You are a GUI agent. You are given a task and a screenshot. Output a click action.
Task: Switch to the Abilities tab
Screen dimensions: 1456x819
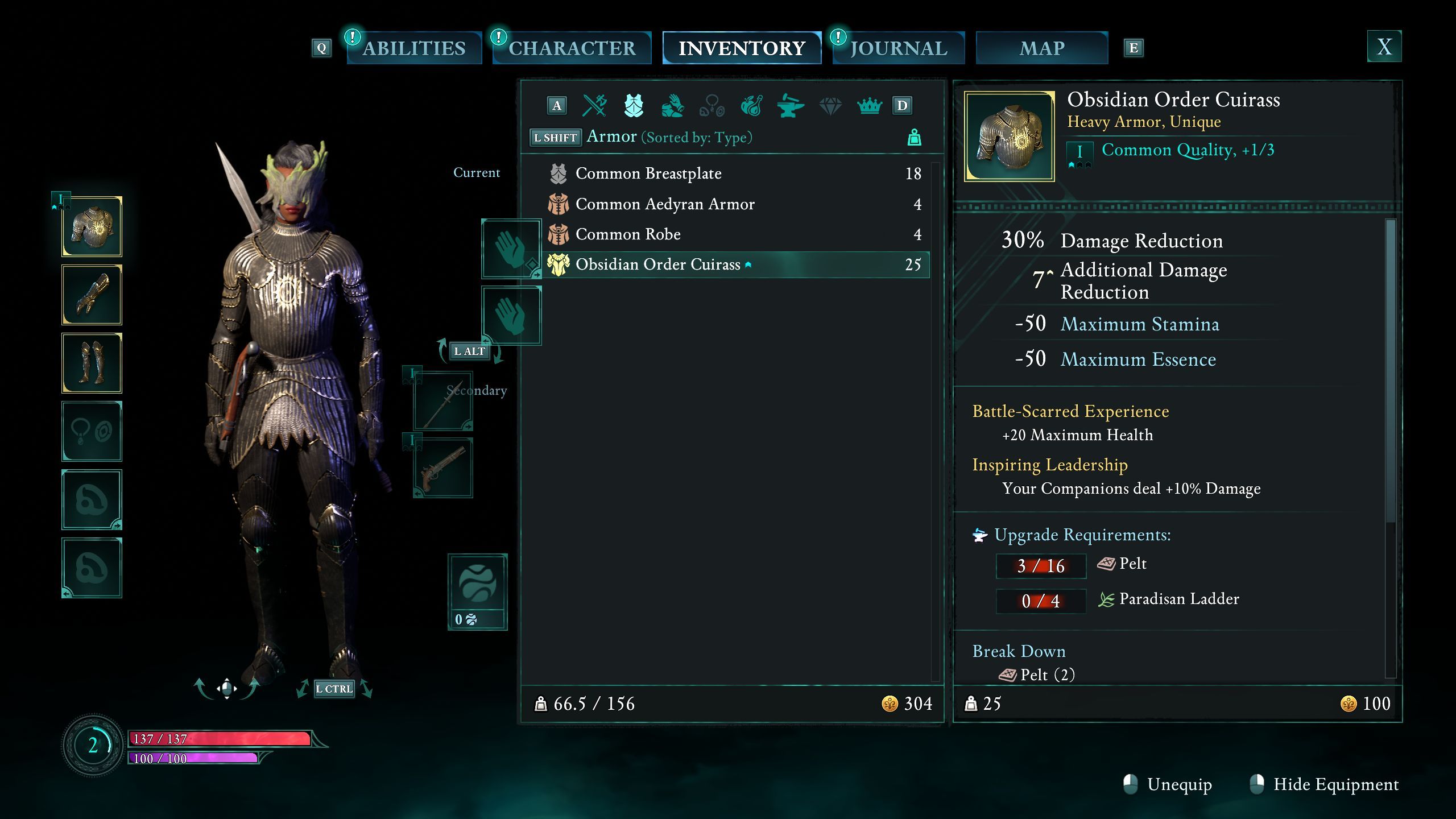click(x=414, y=48)
